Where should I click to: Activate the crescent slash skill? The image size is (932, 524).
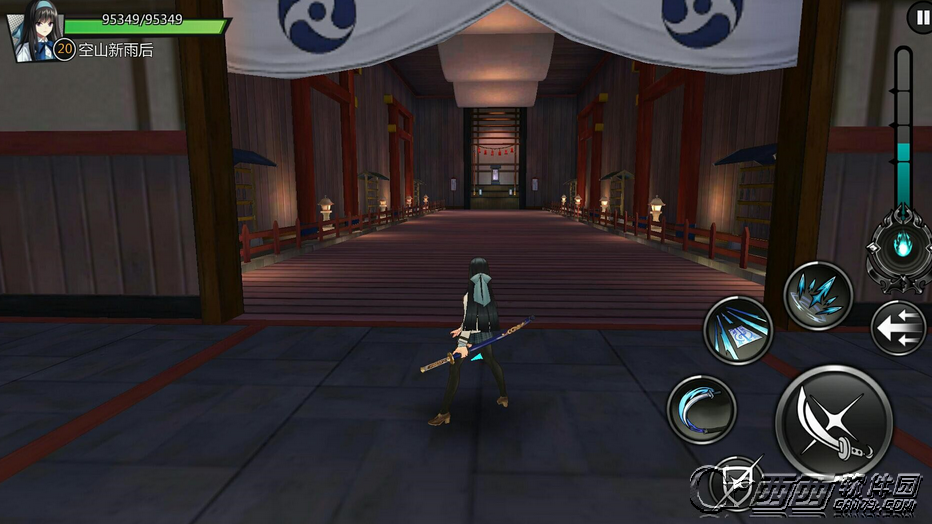pos(701,409)
